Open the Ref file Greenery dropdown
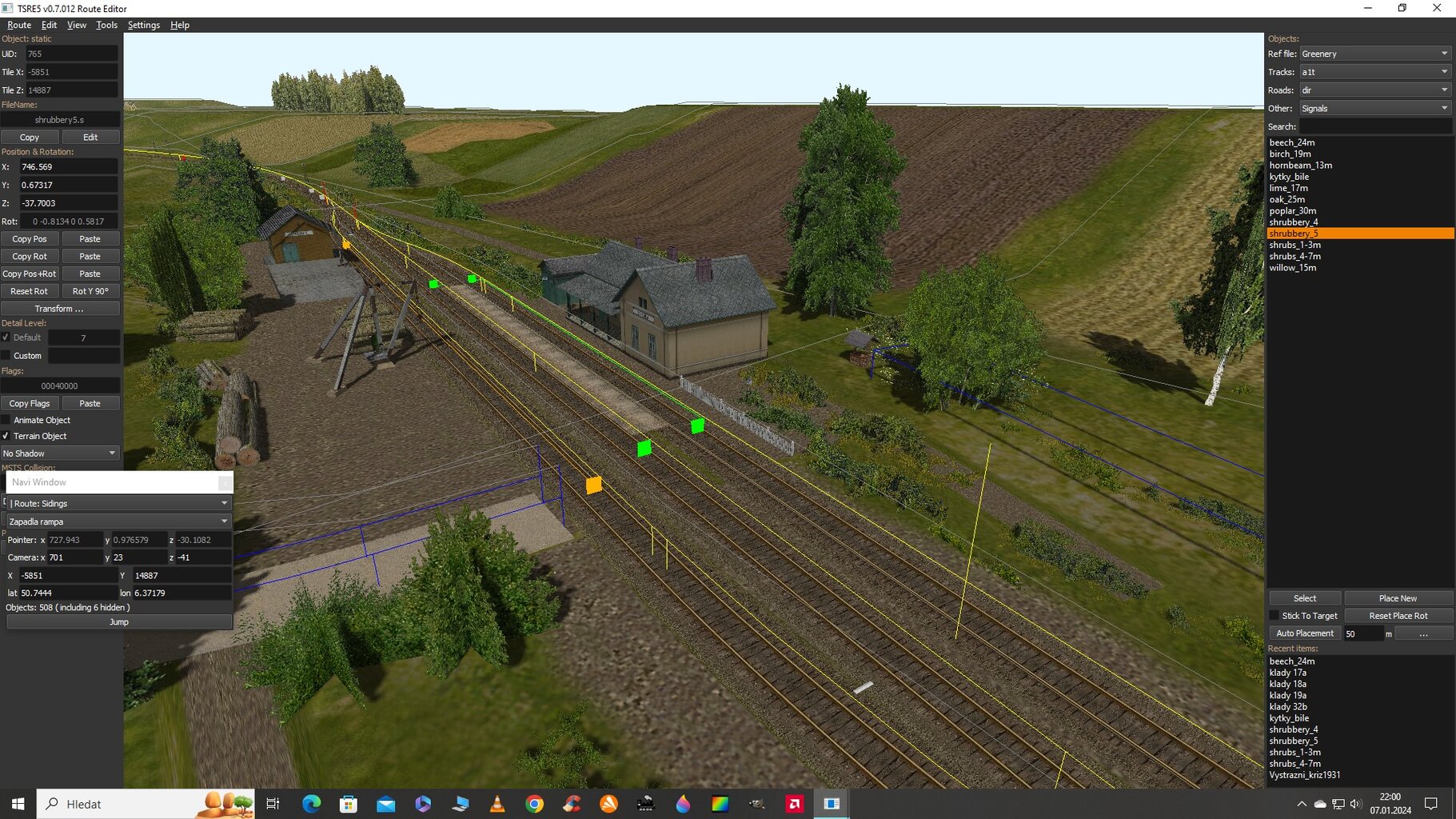The width and height of the screenshot is (1456, 819). [1375, 54]
